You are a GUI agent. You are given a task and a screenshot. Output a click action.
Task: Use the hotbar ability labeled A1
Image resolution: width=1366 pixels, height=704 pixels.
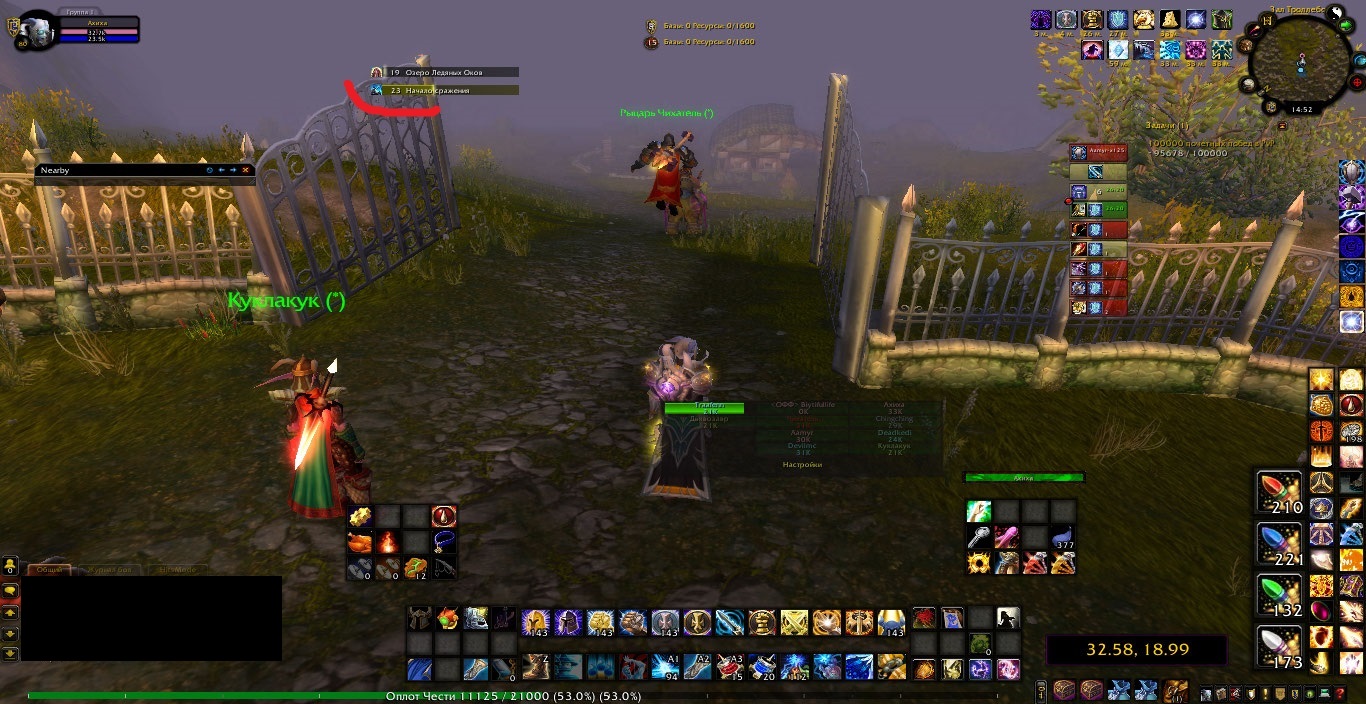click(667, 667)
